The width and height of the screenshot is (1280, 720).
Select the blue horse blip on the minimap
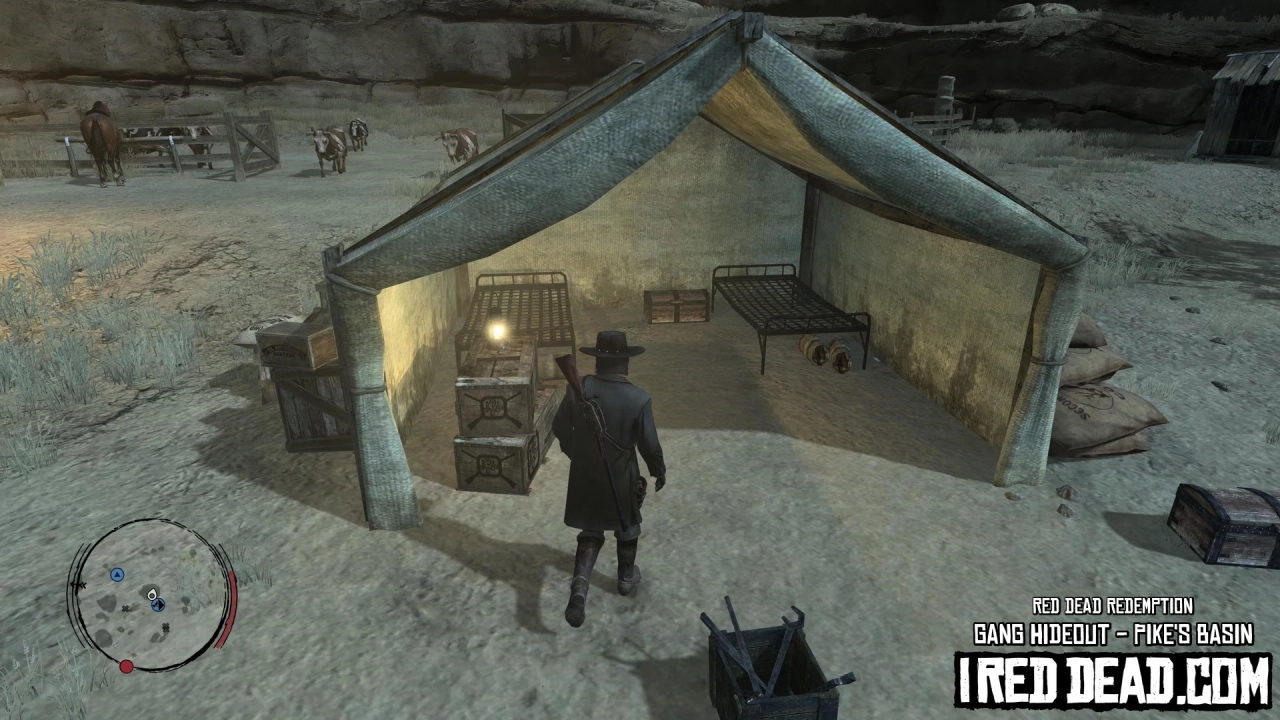tap(158, 604)
